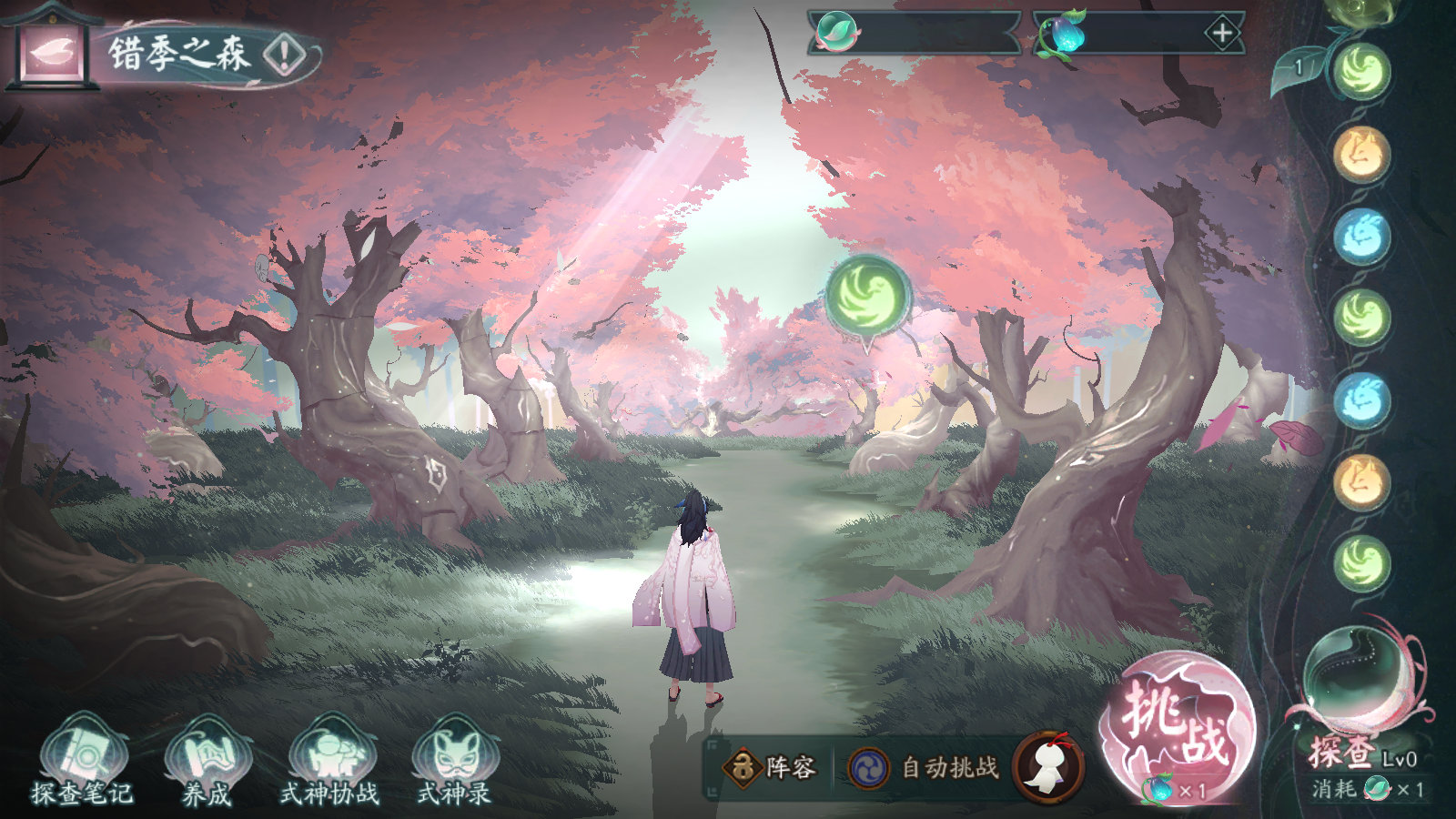This screenshot has height=819, width=1456.
Task: Open the 式神录 shikigami record
Action: tap(454, 762)
